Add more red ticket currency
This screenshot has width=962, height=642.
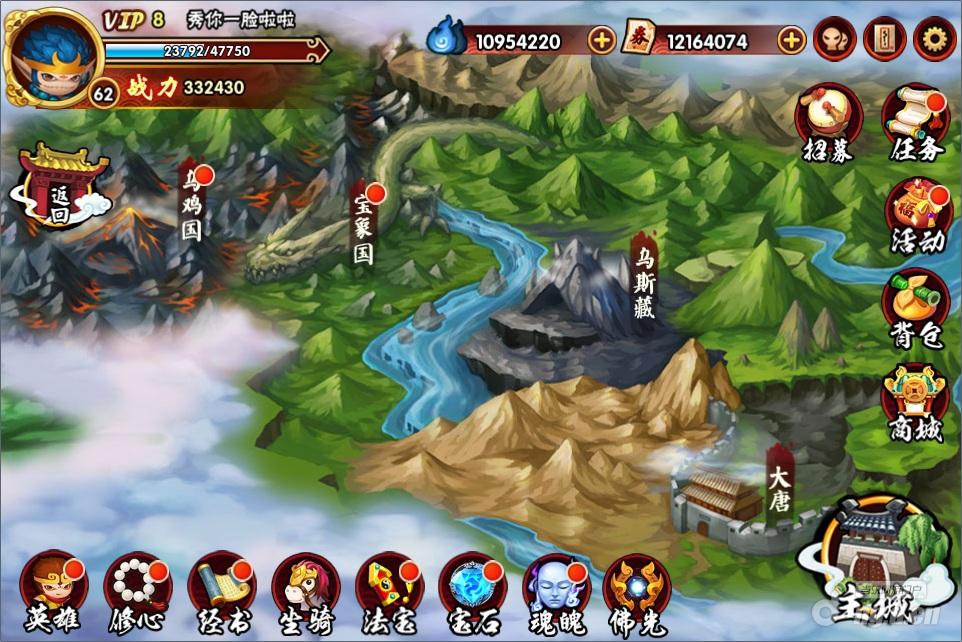791,41
